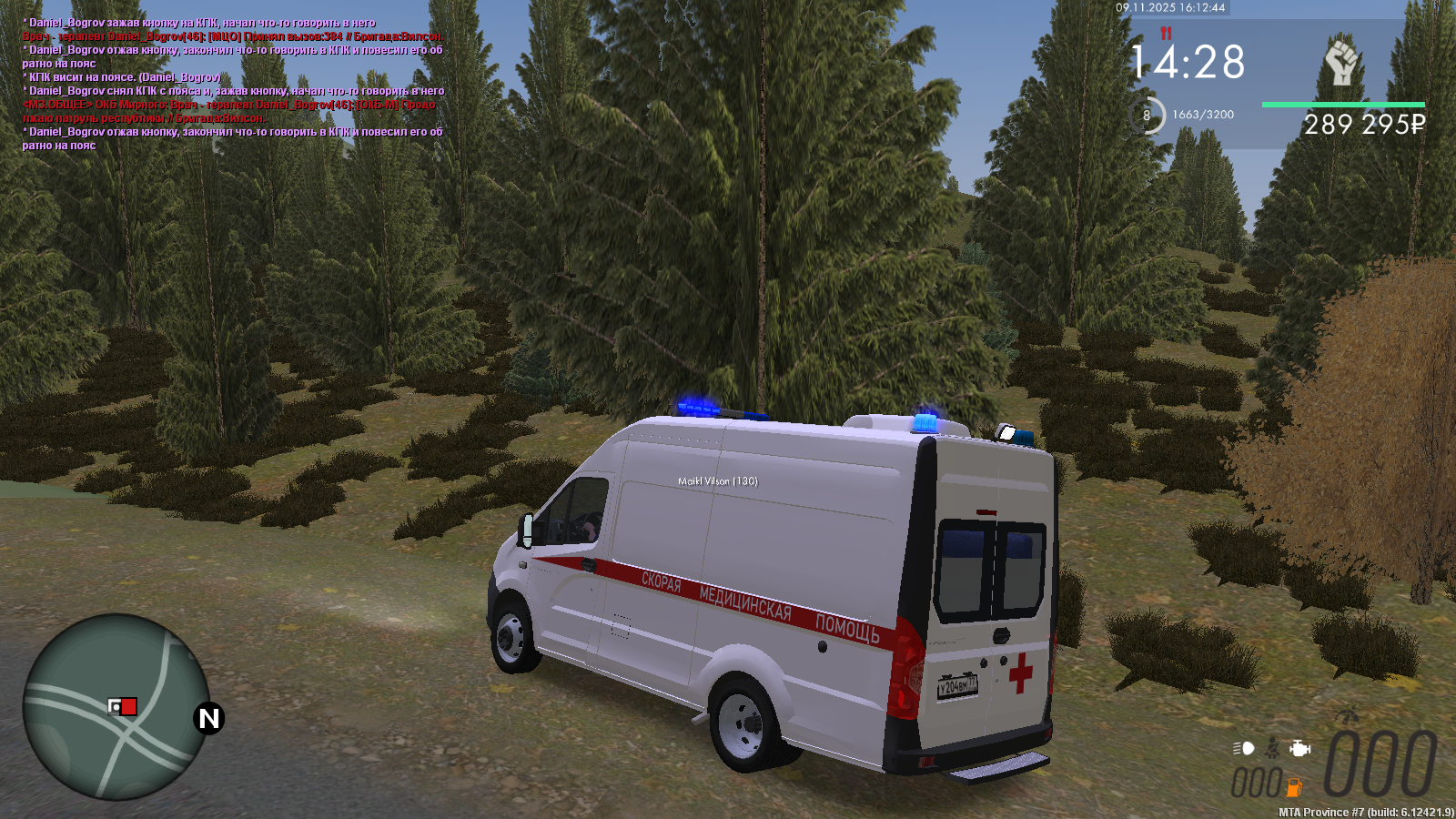Toggle the headlights indicator icon

coord(1244,748)
